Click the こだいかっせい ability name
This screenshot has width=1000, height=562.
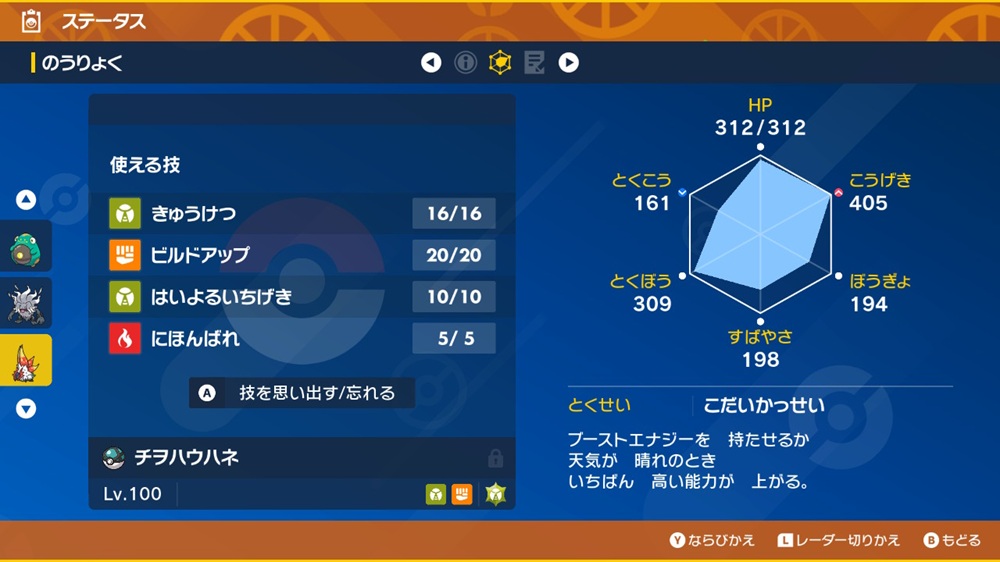pos(764,405)
